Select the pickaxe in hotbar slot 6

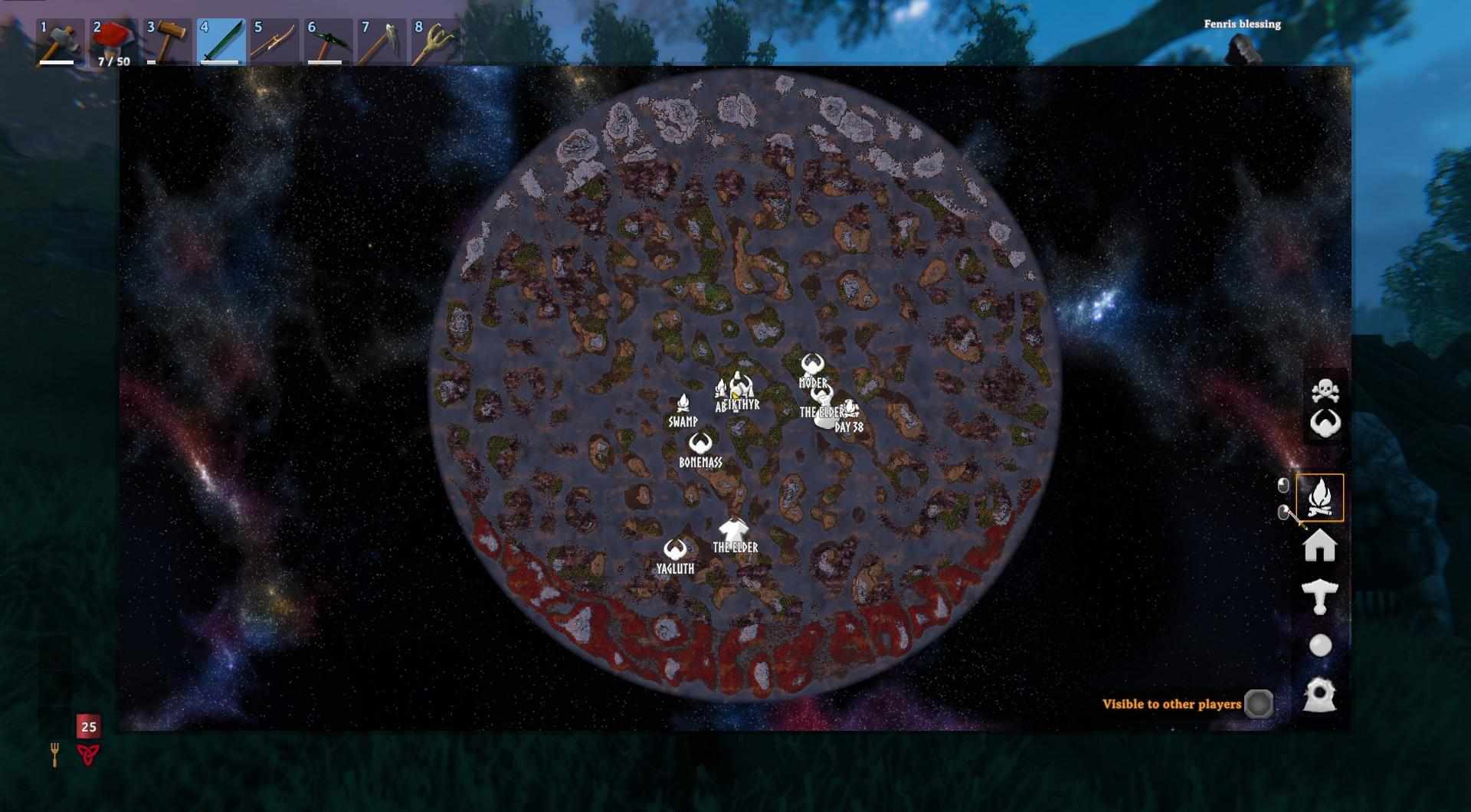pos(328,42)
